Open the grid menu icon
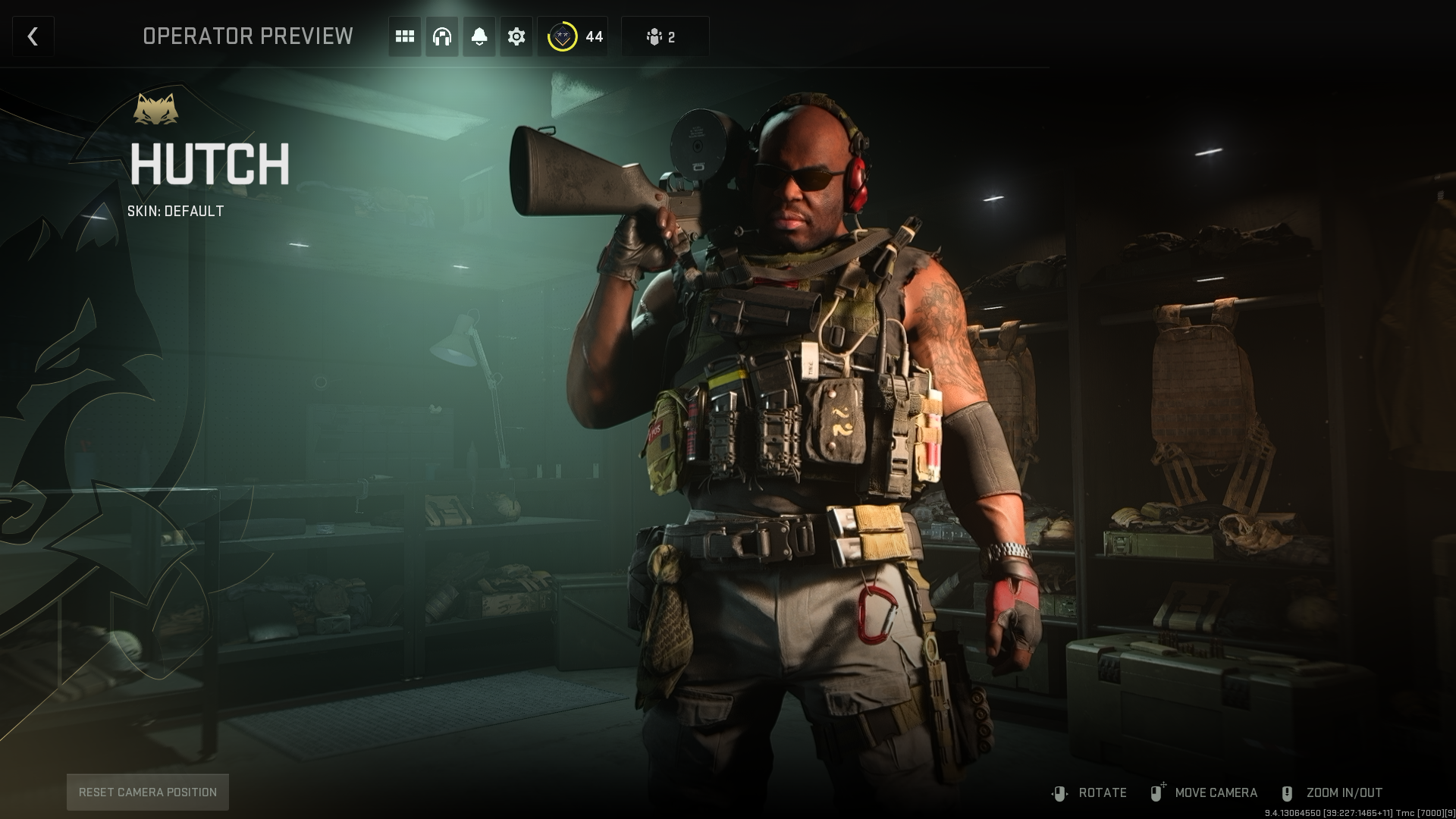Image resolution: width=1456 pixels, height=819 pixels. 405,36
